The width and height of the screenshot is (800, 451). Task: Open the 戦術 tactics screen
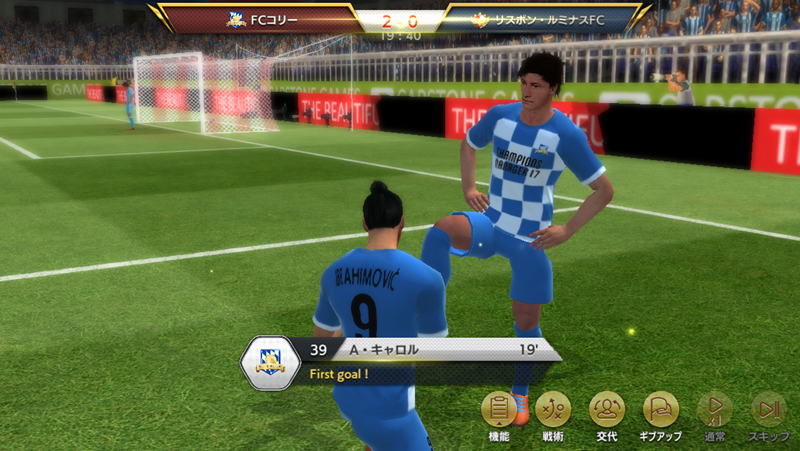pos(553,410)
